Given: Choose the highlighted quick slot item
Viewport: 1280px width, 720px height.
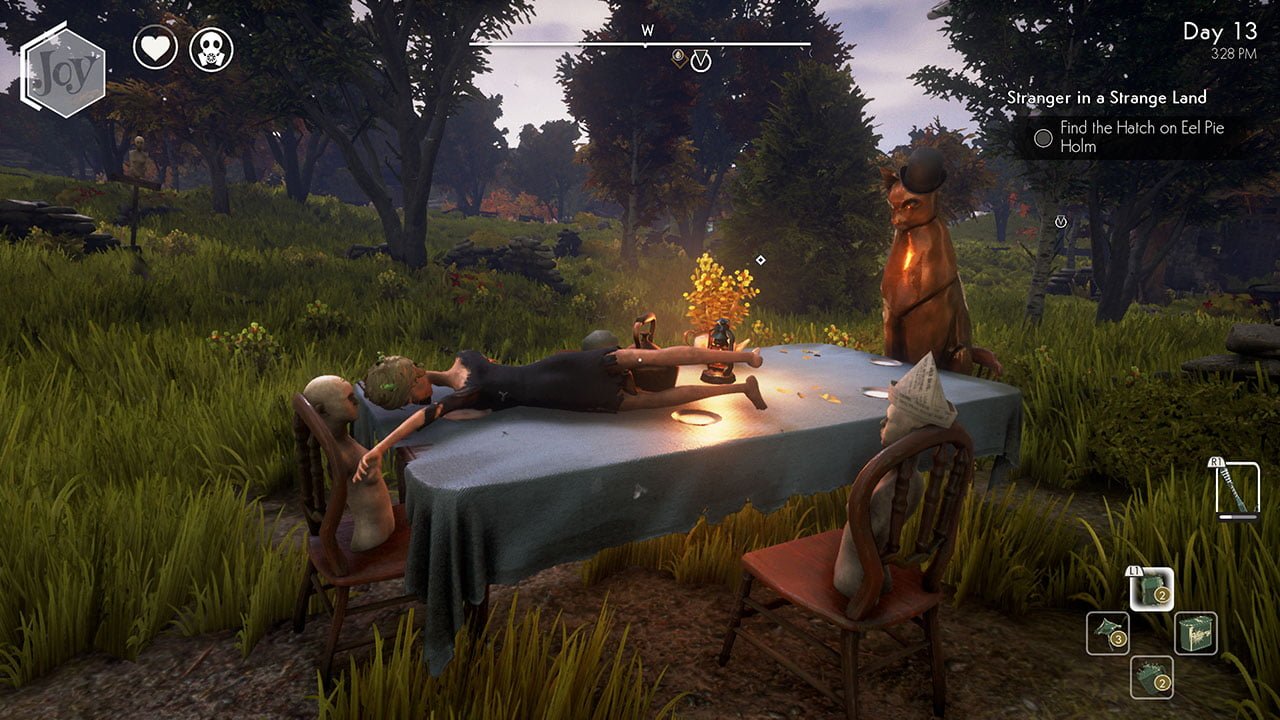Looking at the screenshot, I should [x=1151, y=589].
